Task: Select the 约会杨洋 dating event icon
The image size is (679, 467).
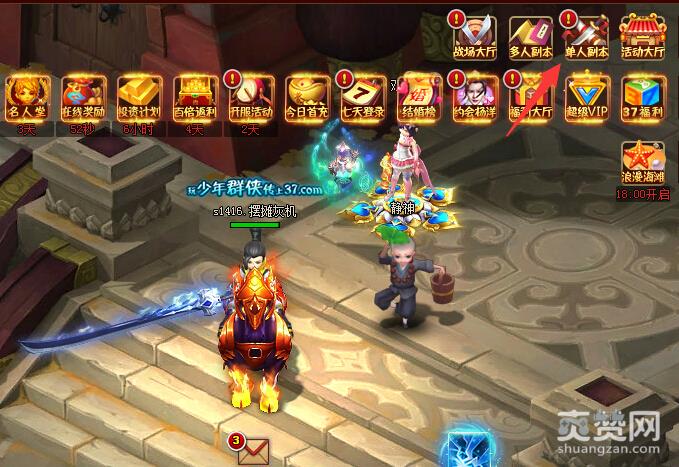Action: pyautogui.click(x=475, y=97)
